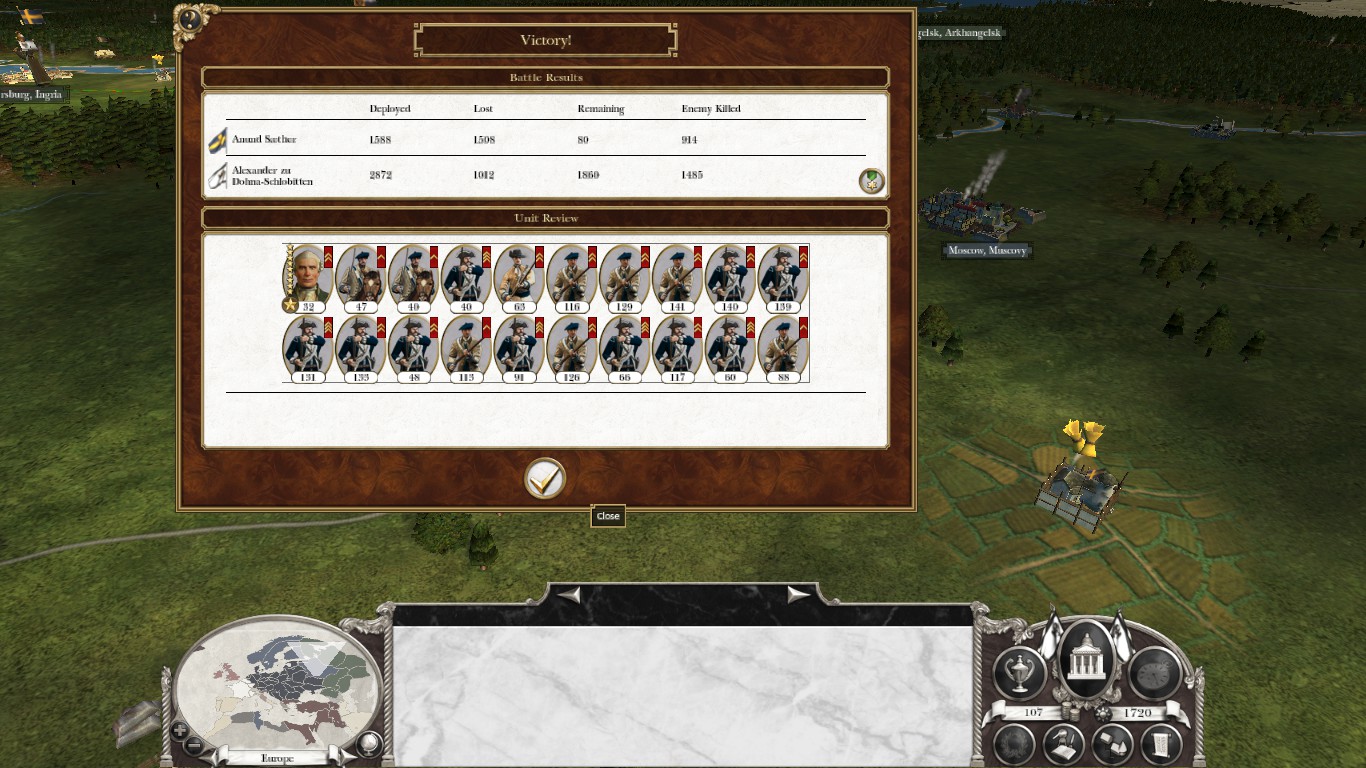
Task: Zoom in the Europe minimap
Action: (180, 730)
